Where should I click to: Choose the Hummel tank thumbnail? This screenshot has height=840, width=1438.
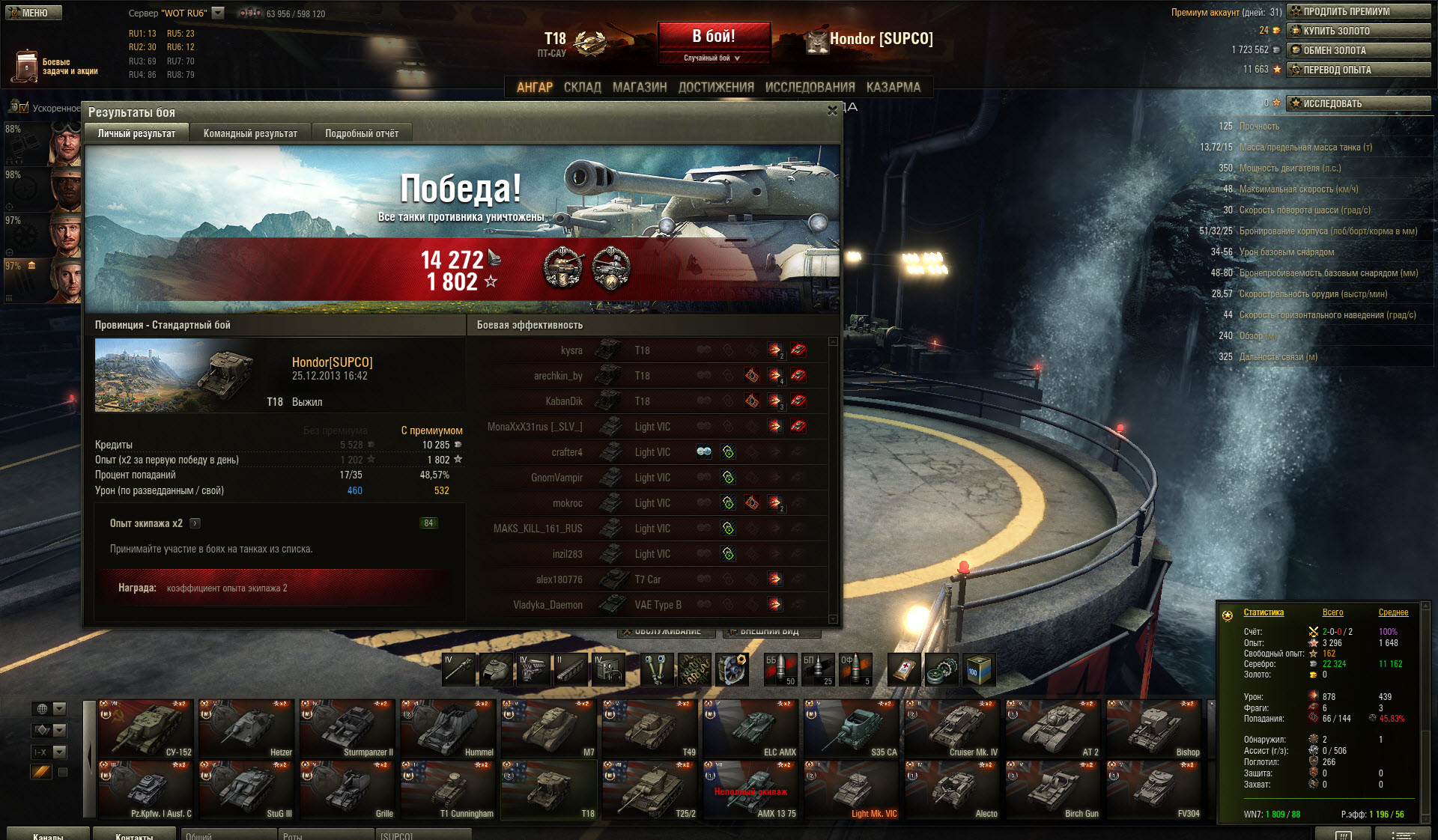448,729
